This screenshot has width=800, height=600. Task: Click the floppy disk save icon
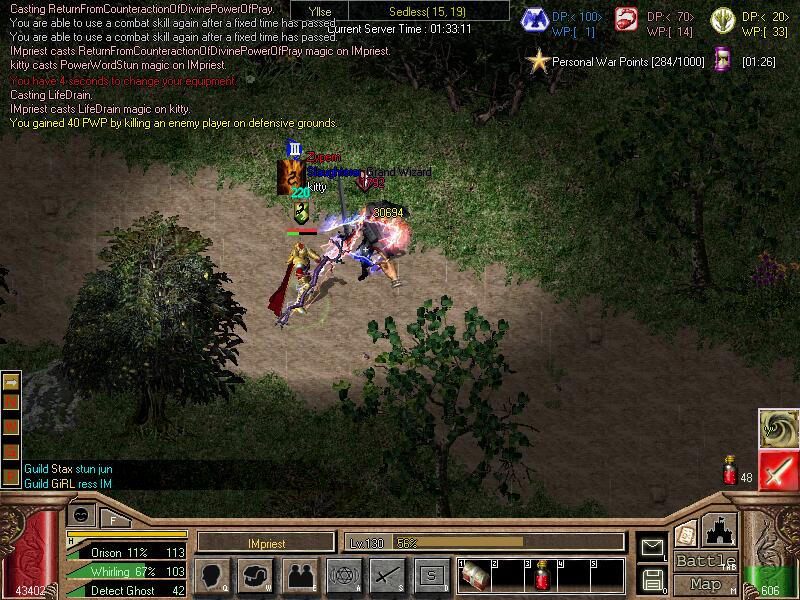click(x=652, y=578)
